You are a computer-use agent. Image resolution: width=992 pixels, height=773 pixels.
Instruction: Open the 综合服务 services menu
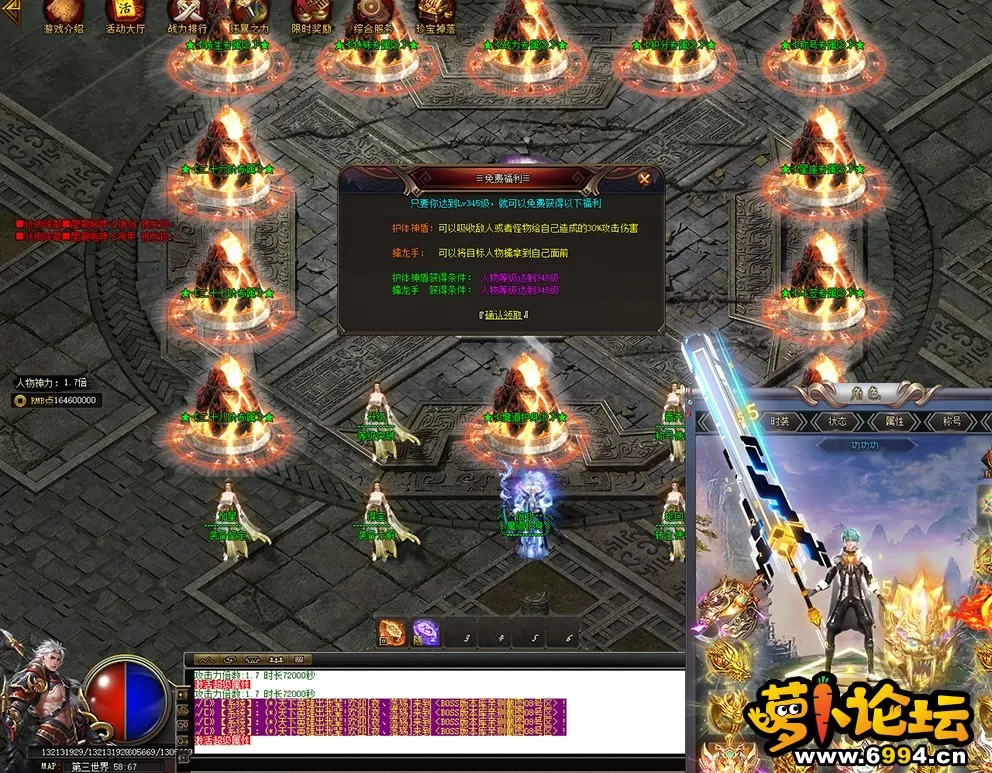373,14
